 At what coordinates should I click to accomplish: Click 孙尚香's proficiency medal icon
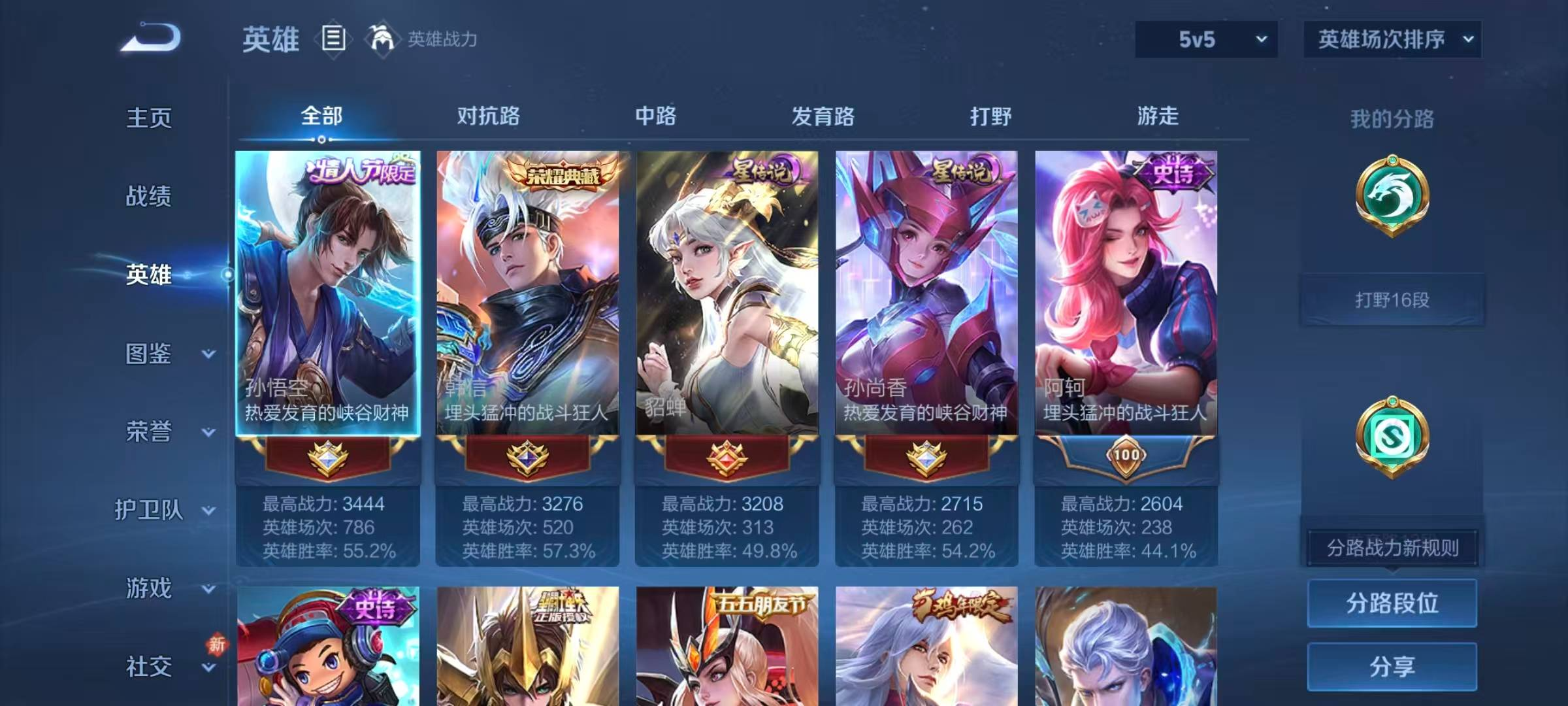coord(926,459)
